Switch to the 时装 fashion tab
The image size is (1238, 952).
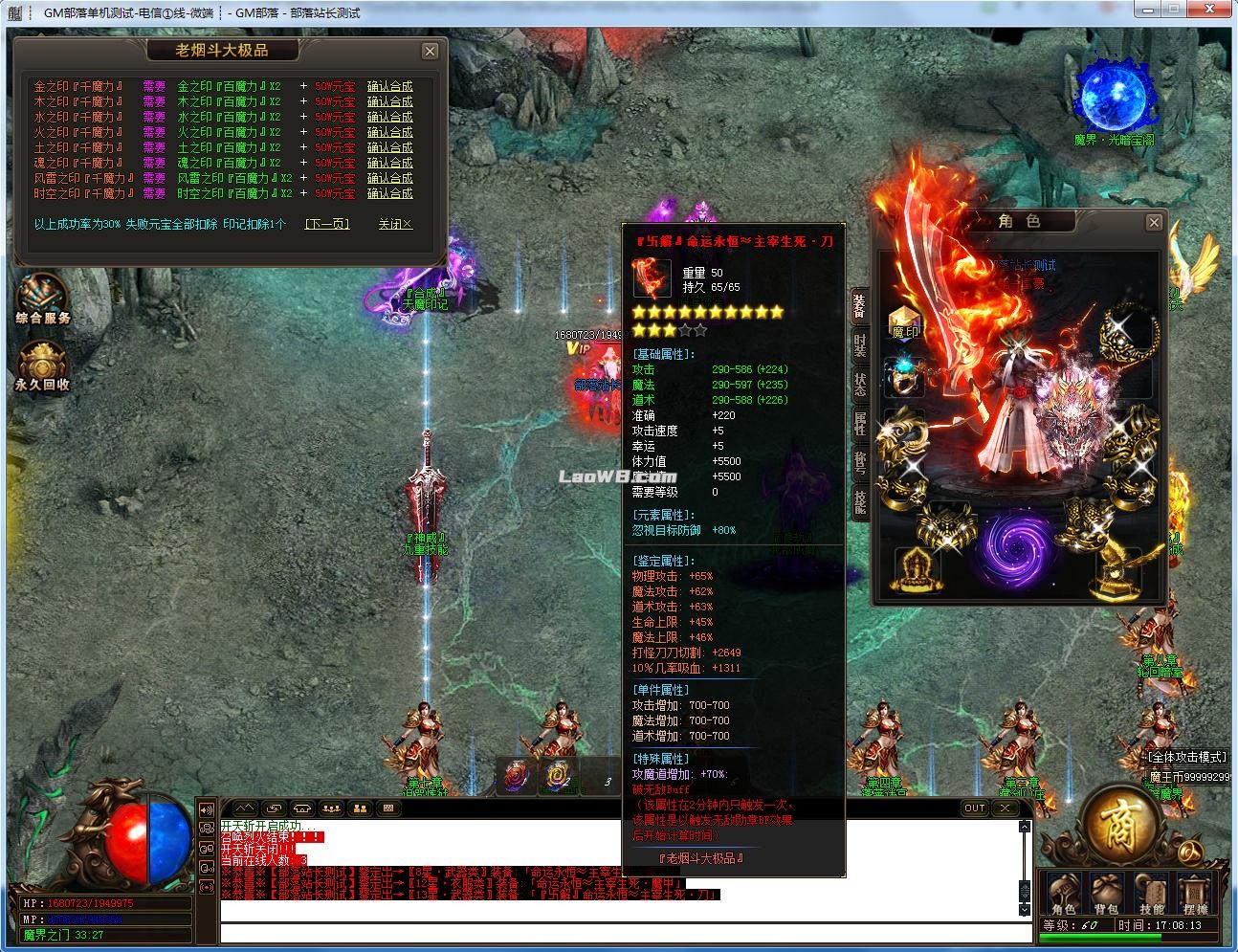(x=859, y=345)
